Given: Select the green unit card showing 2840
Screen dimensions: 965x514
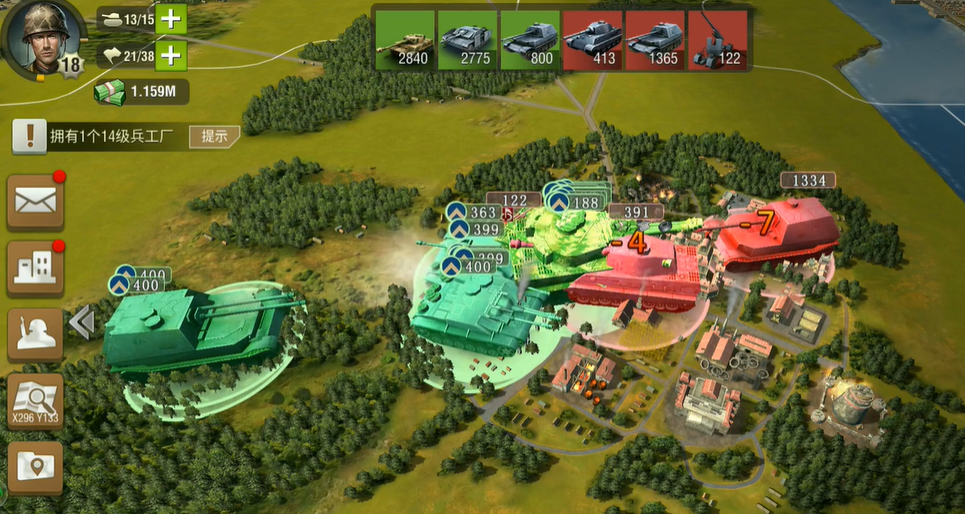Looking at the screenshot, I should (405, 40).
